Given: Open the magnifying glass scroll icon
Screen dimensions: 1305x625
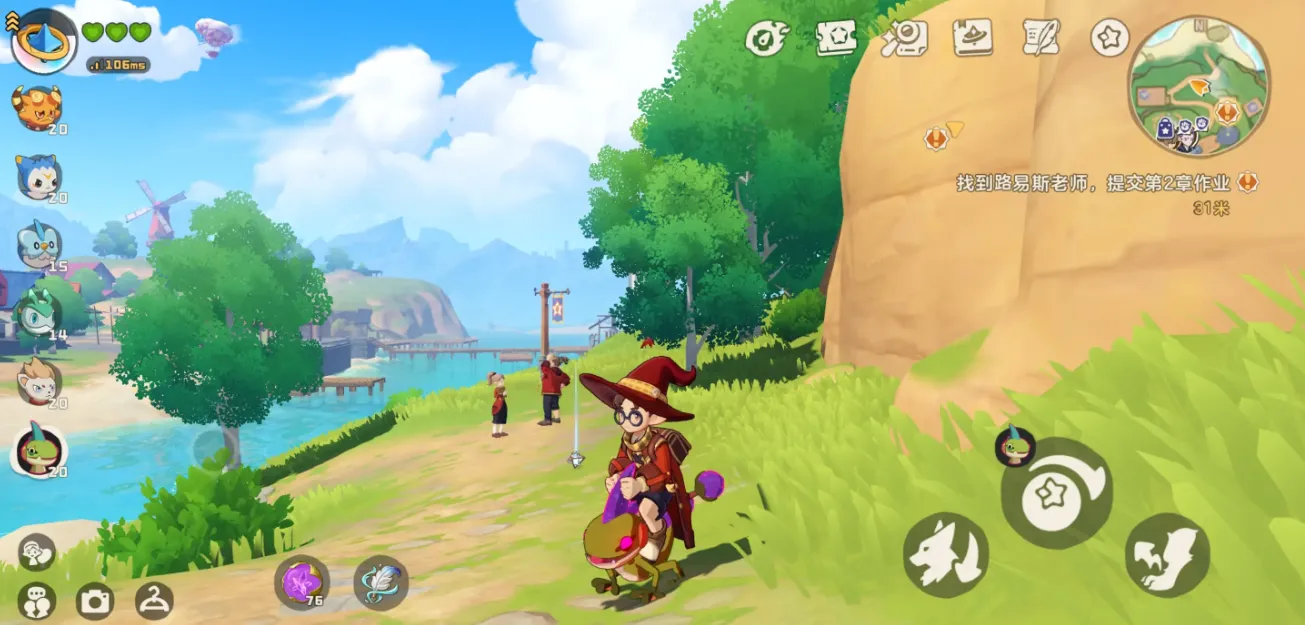Looking at the screenshot, I should (x=904, y=38).
